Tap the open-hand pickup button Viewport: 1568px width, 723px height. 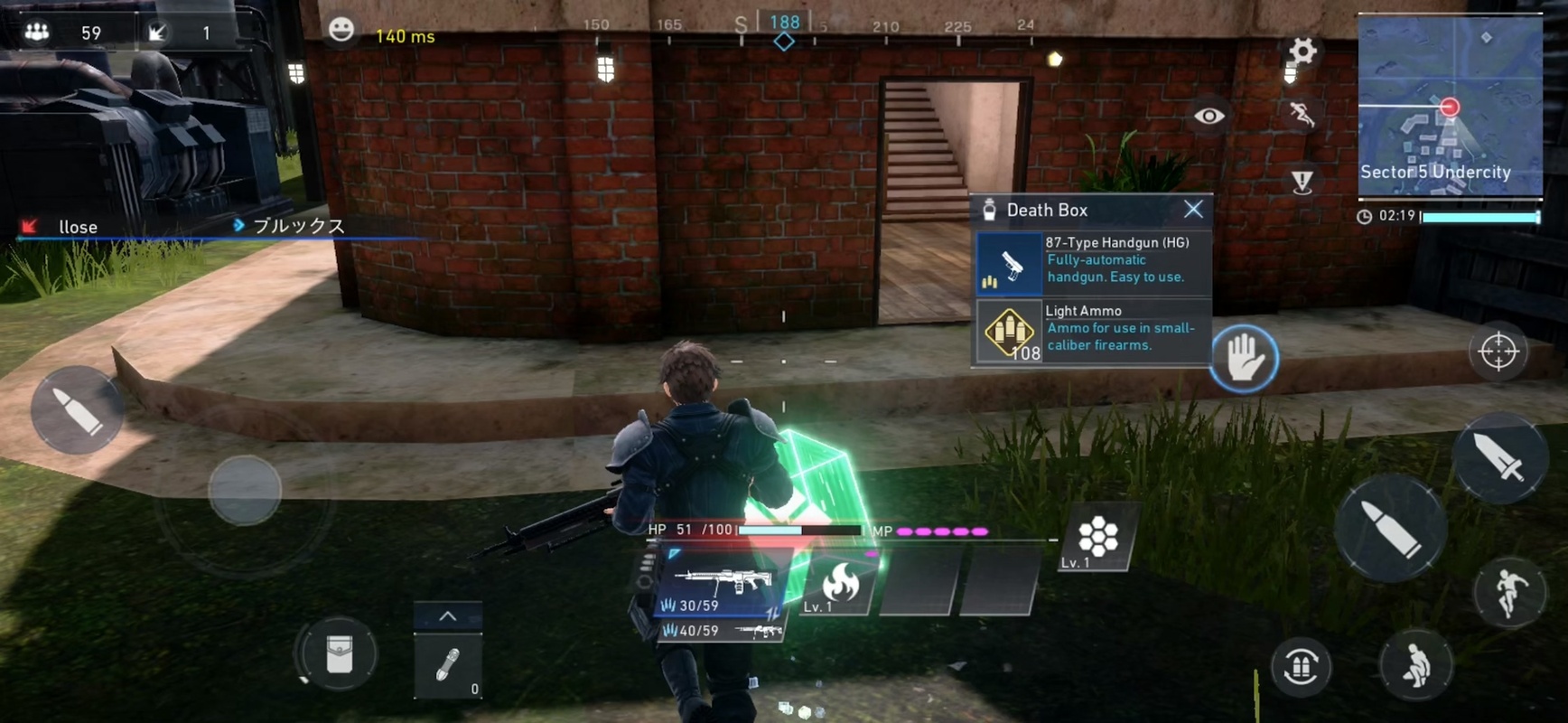[1244, 358]
